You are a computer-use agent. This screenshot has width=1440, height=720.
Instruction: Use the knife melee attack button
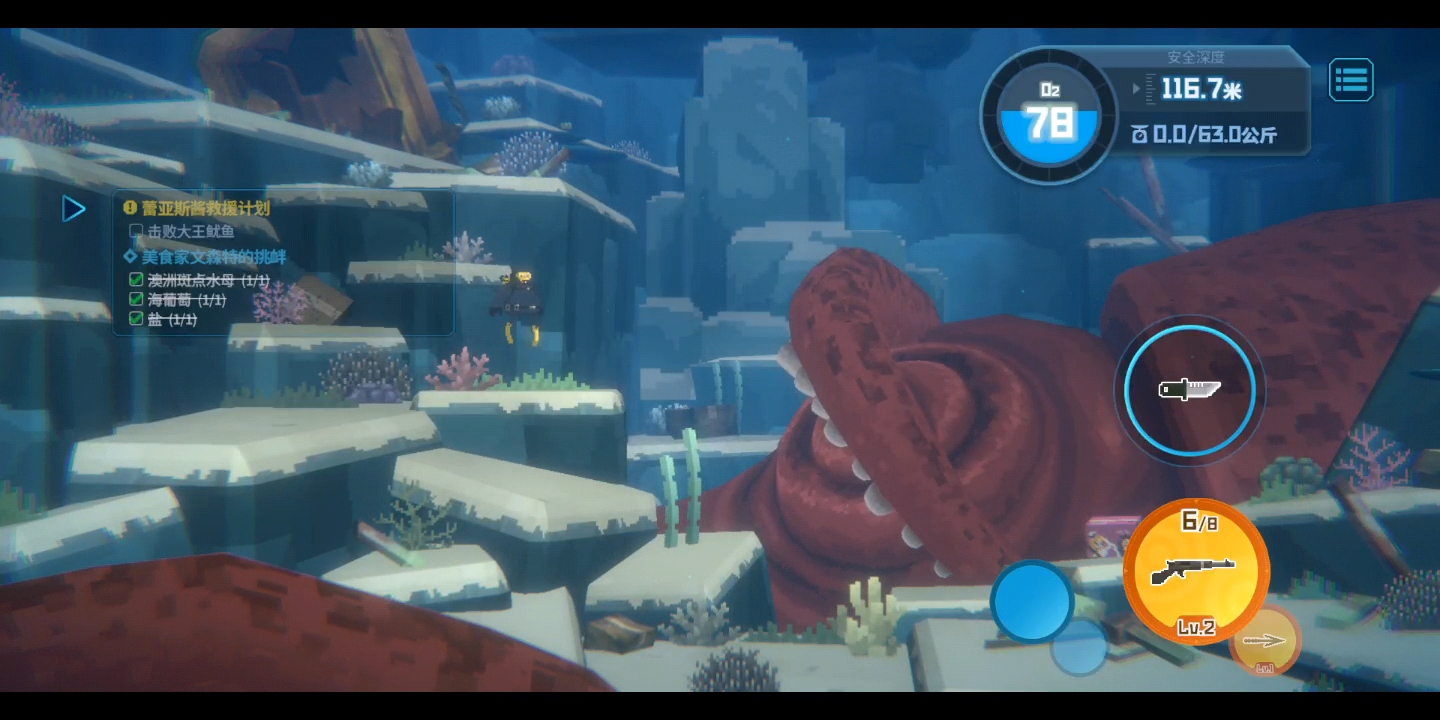coord(1189,389)
